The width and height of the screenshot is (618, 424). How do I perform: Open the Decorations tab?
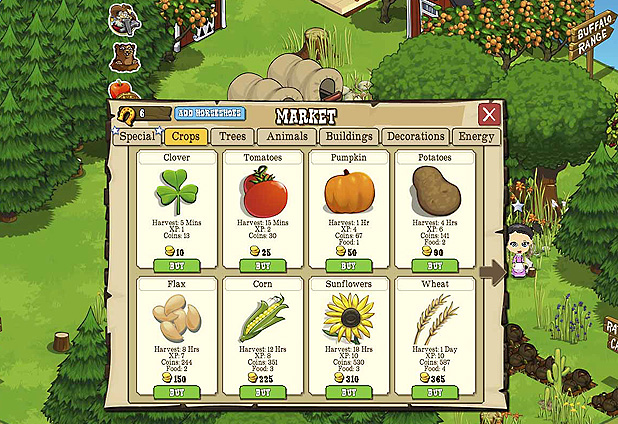click(415, 137)
